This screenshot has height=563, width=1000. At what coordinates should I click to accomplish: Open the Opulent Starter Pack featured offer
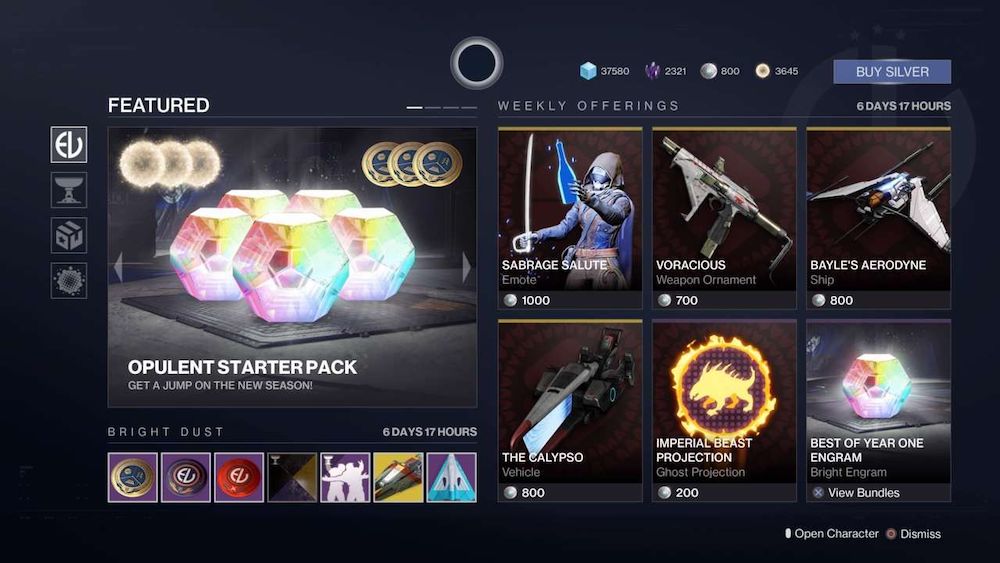(292, 267)
